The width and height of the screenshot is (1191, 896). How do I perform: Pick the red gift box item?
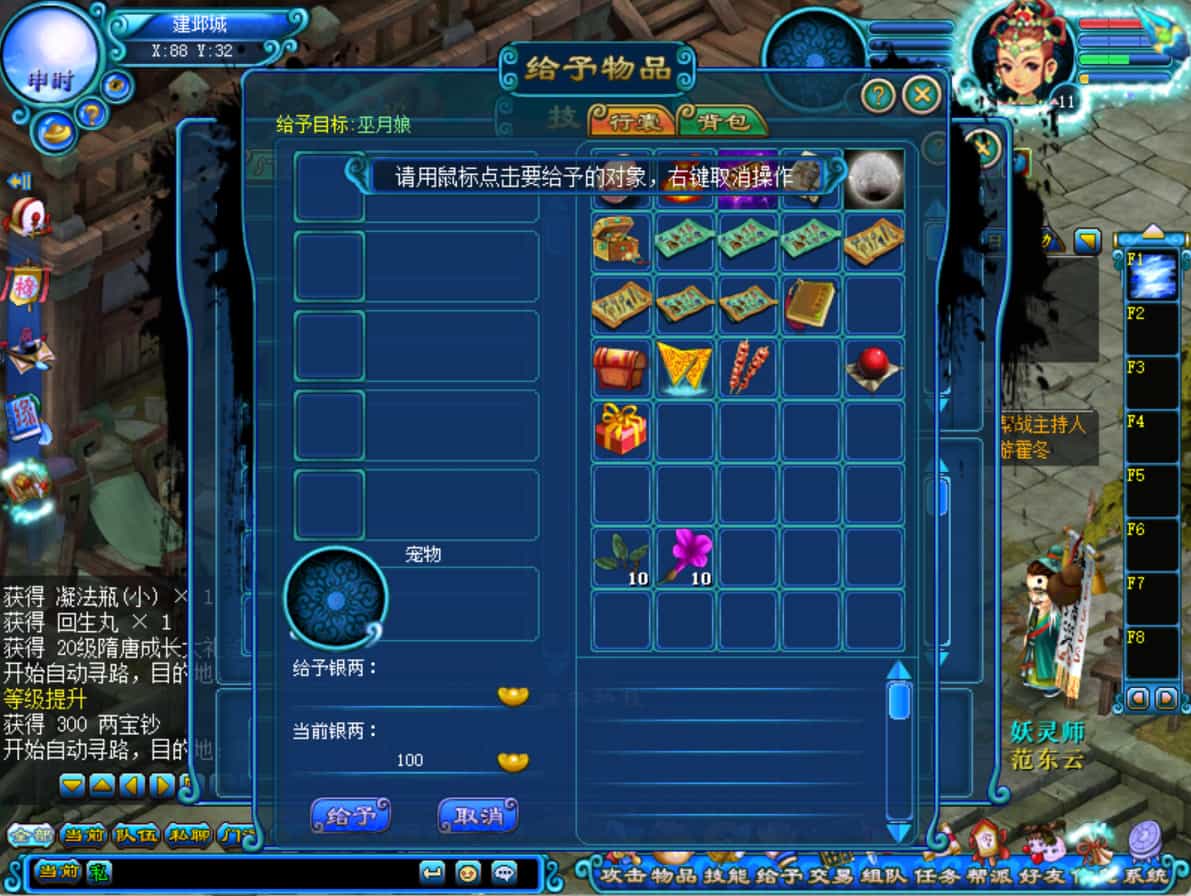tap(621, 430)
